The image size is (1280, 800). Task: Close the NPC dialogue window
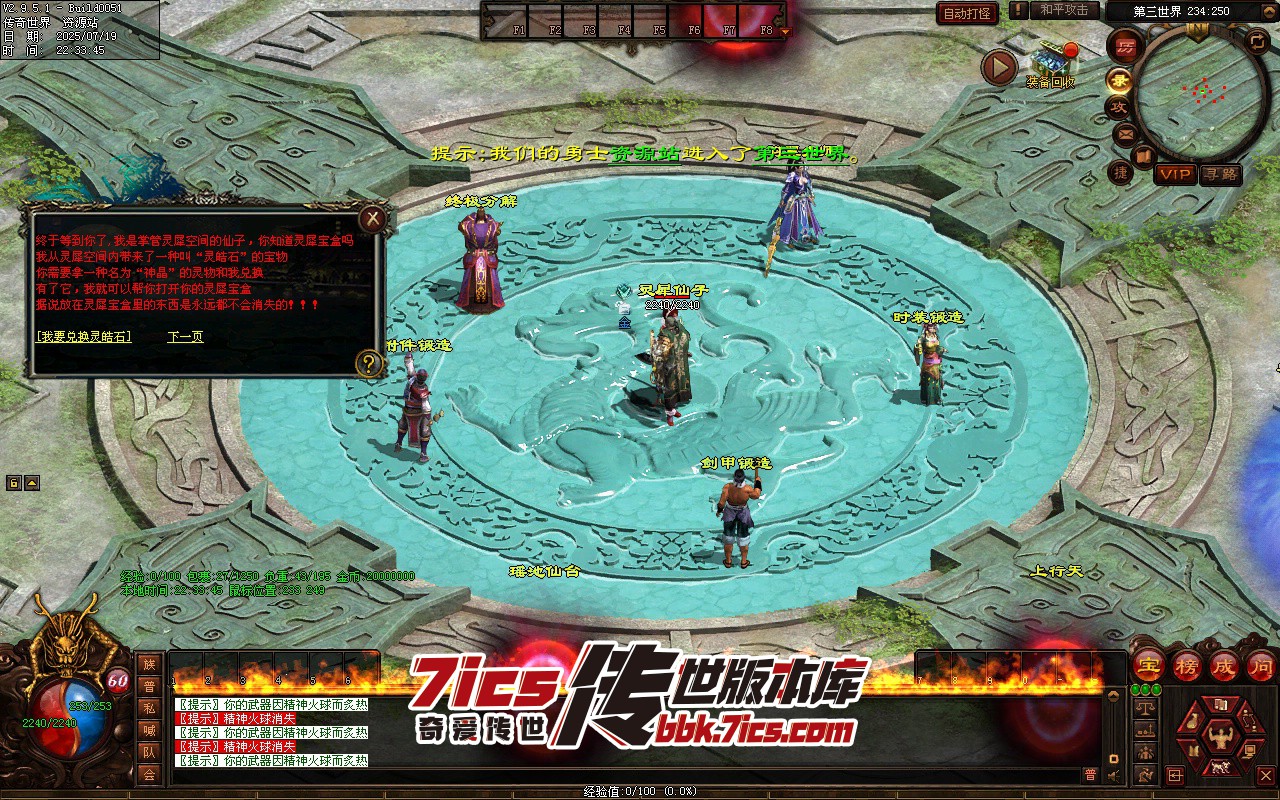[x=372, y=218]
